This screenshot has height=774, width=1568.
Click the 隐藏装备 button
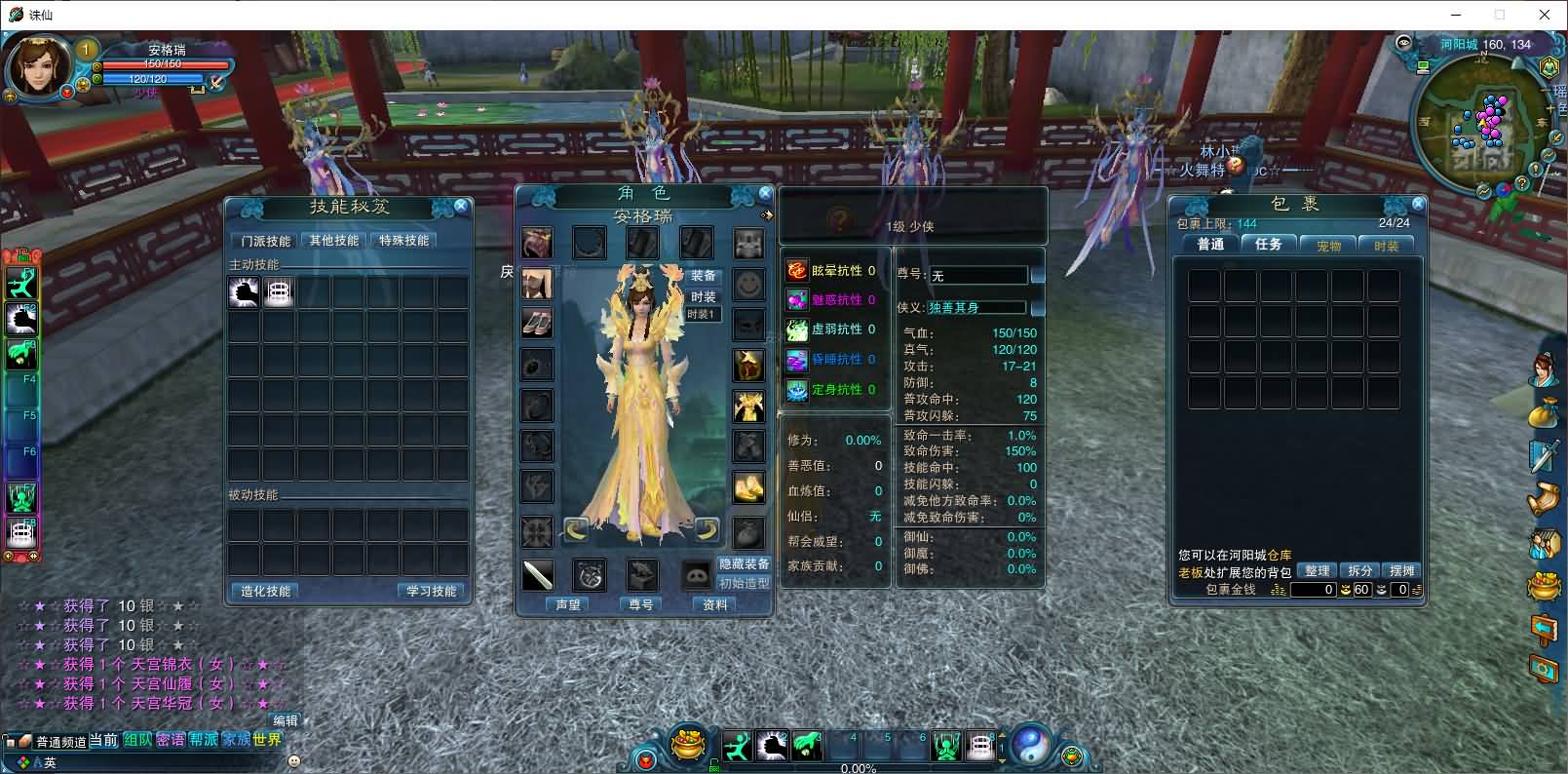pyautogui.click(x=744, y=563)
